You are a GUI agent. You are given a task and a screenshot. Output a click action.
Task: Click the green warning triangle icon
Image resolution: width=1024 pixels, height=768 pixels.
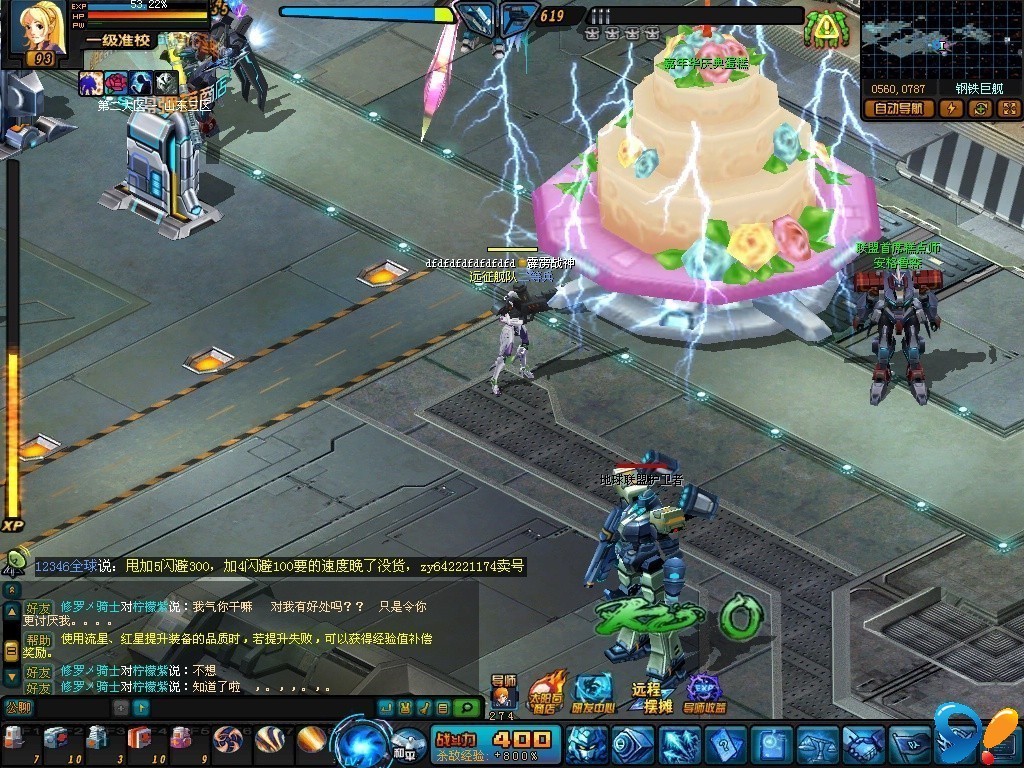point(824,27)
